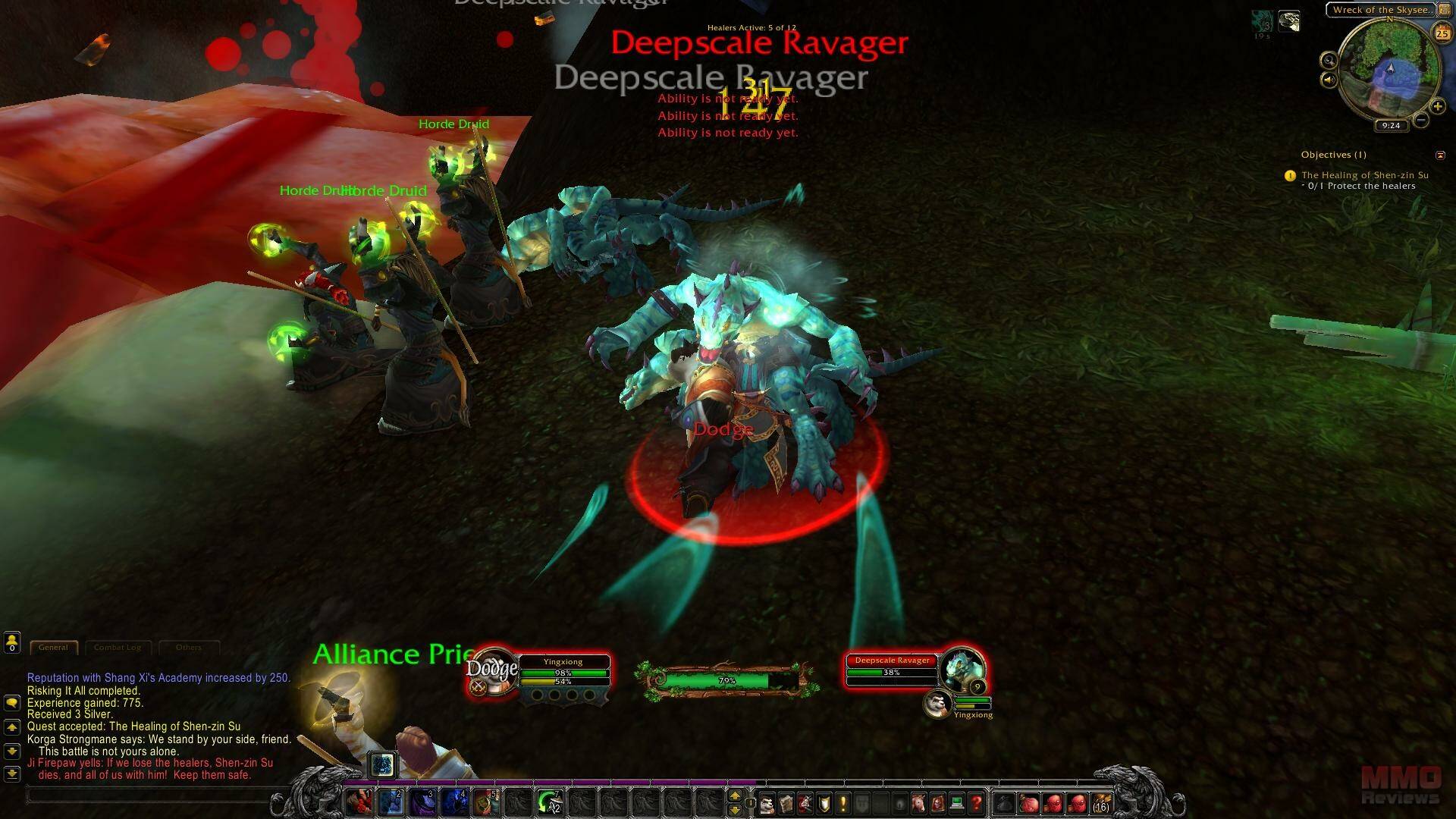Image resolution: width=1456 pixels, height=819 pixels.
Task: Switch to the Combat Log chat tab
Action: click(118, 648)
